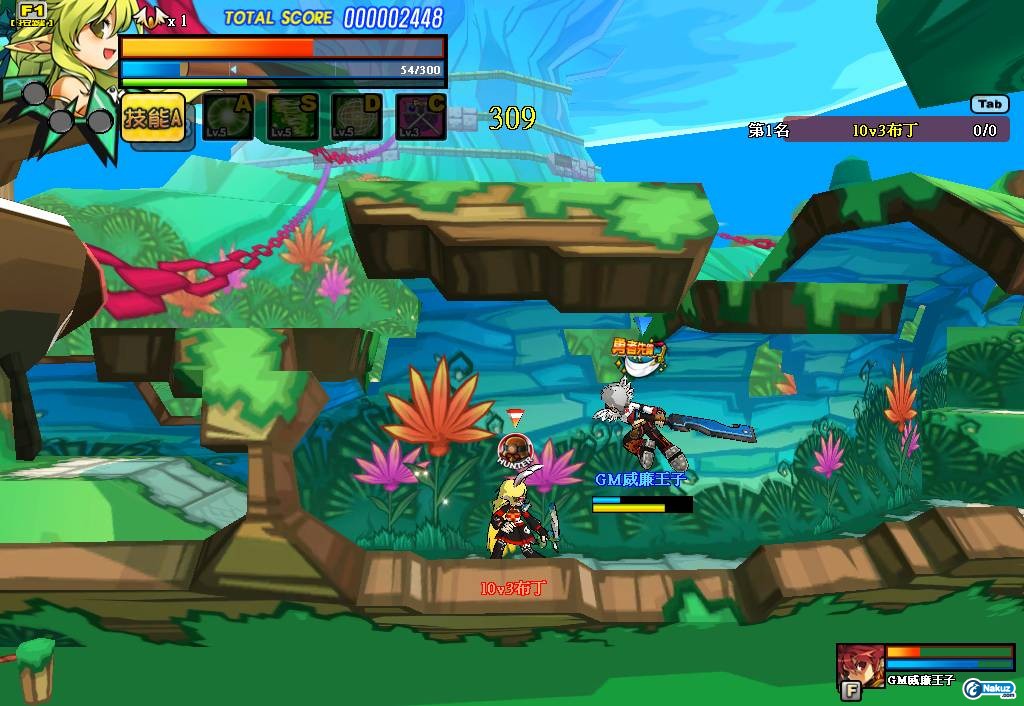Screen dimensions: 1024x706
Task: Select the crossed-weapons skill icon marked C
Action: click(x=421, y=118)
